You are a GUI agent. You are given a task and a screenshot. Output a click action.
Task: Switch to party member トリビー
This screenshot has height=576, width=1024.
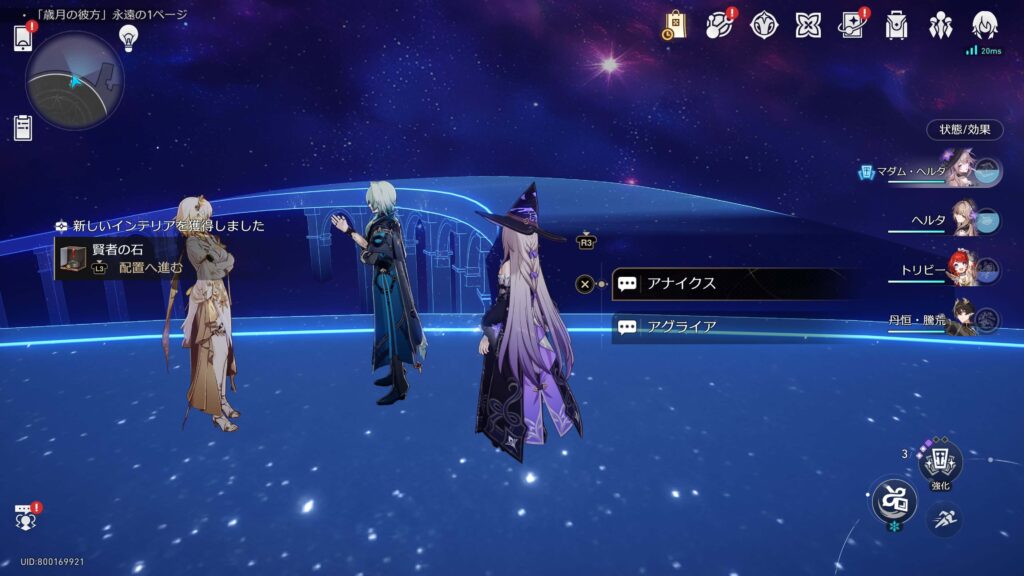point(962,270)
